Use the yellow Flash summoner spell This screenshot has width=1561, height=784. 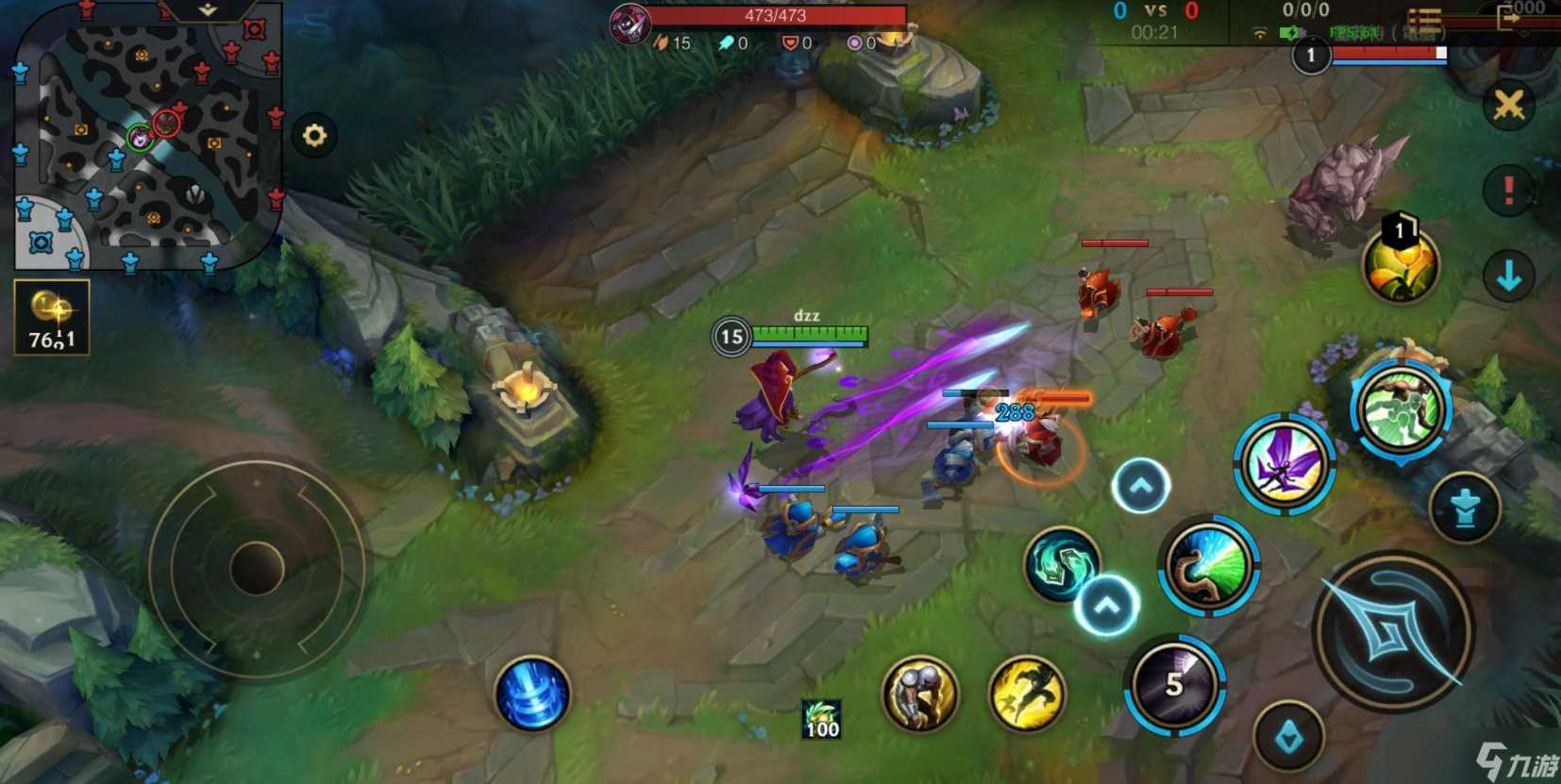pos(1027,694)
